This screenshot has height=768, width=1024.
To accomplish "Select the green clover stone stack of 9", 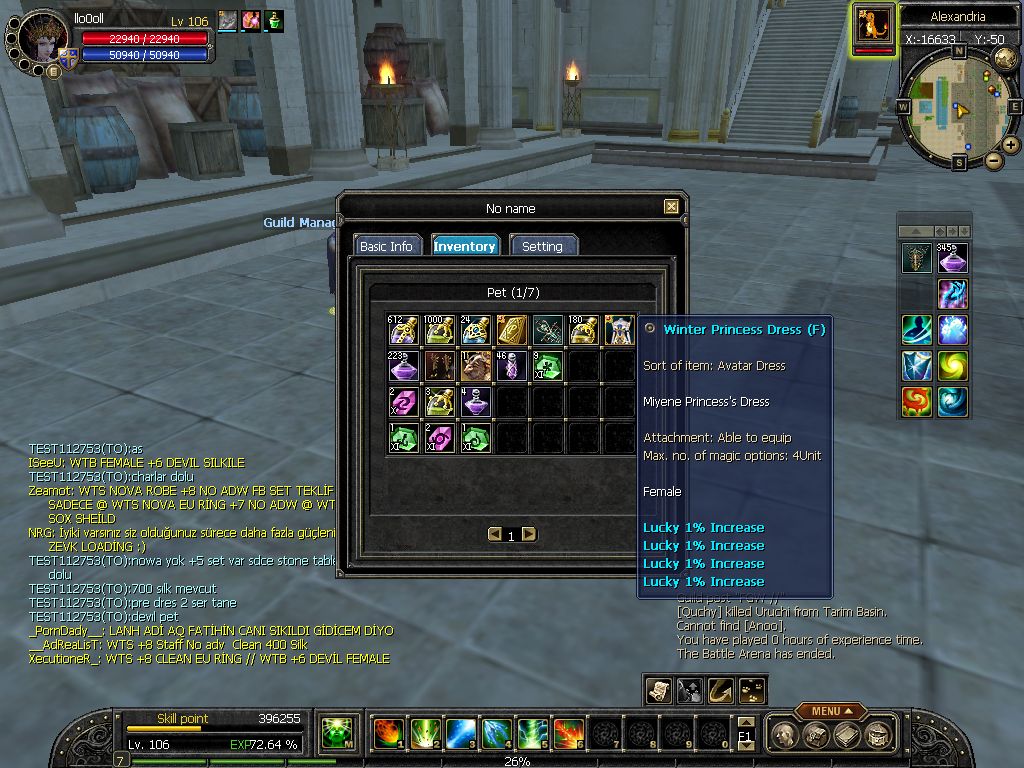I will (548, 366).
